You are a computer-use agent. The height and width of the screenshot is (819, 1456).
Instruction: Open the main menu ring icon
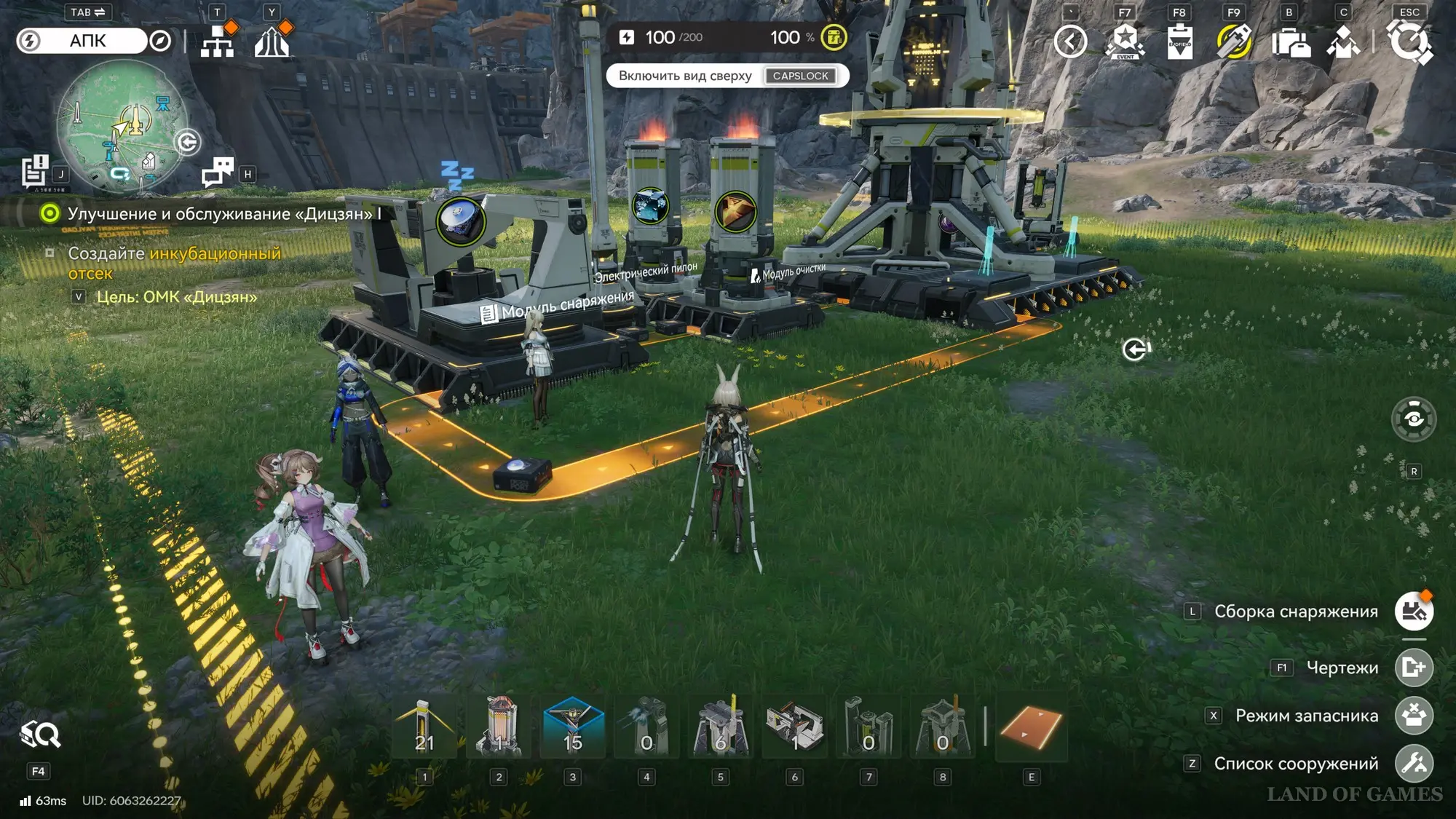click(x=1409, y=41)
